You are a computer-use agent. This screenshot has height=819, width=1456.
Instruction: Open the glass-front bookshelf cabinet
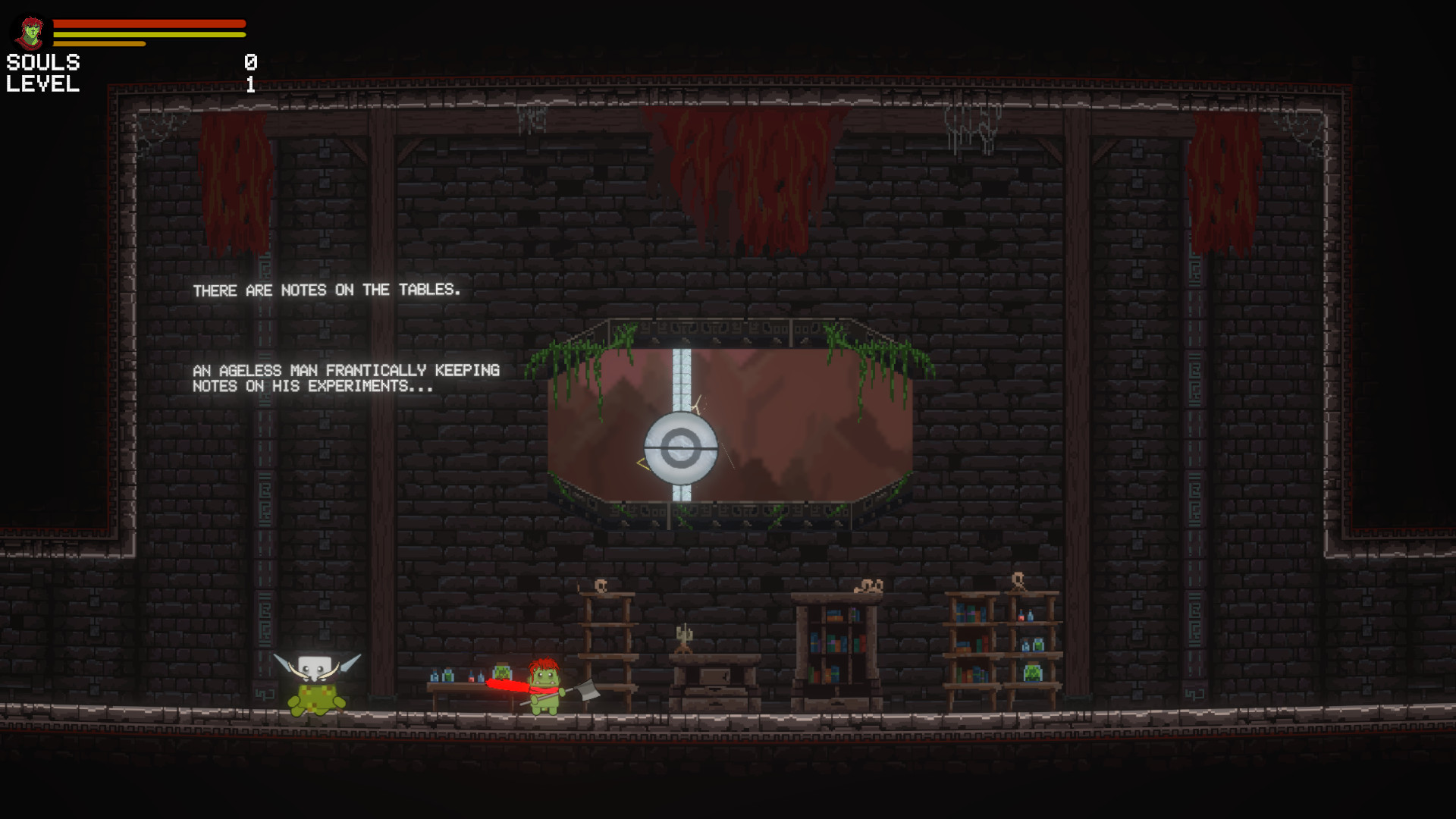[839, 642]
